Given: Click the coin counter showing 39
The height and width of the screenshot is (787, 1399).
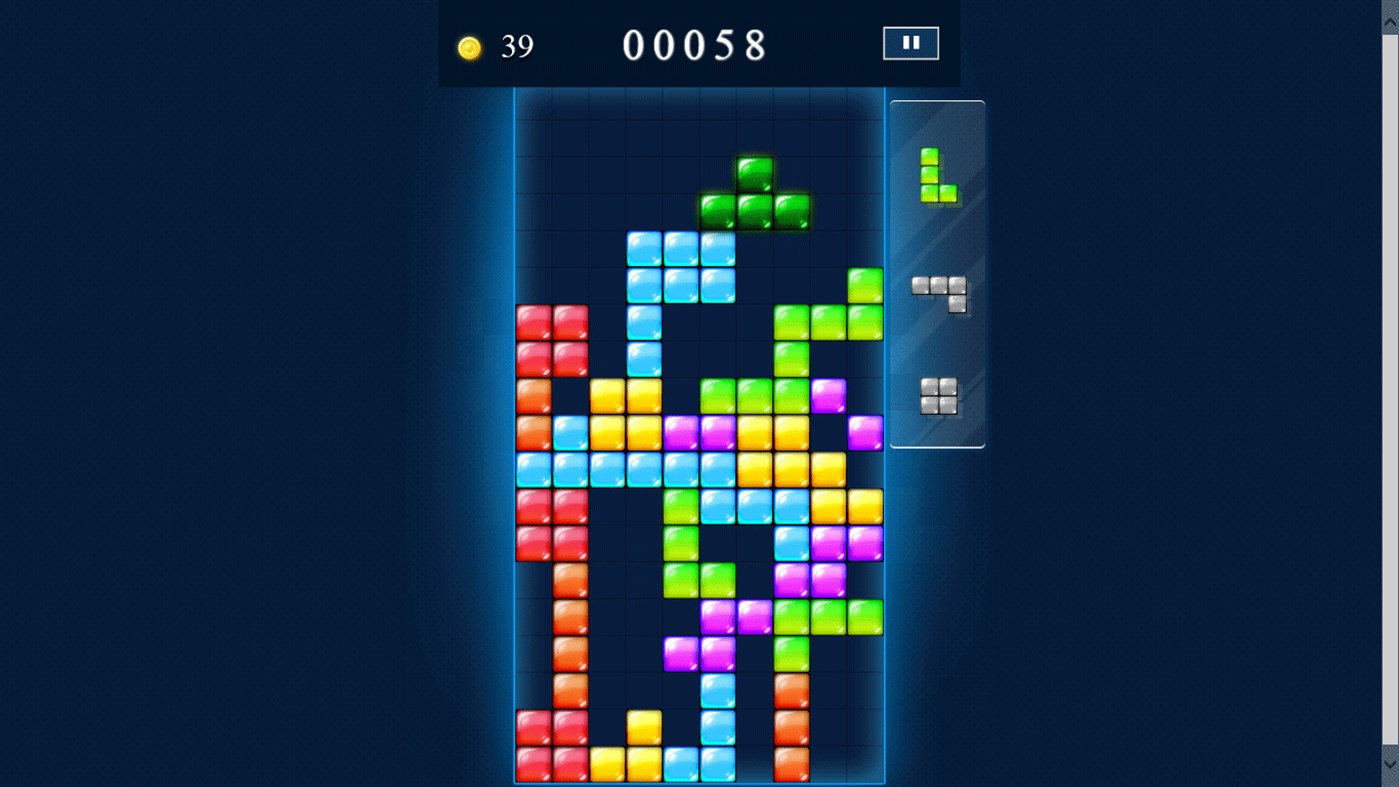Looking at the screenshot, I should point(497,46).
